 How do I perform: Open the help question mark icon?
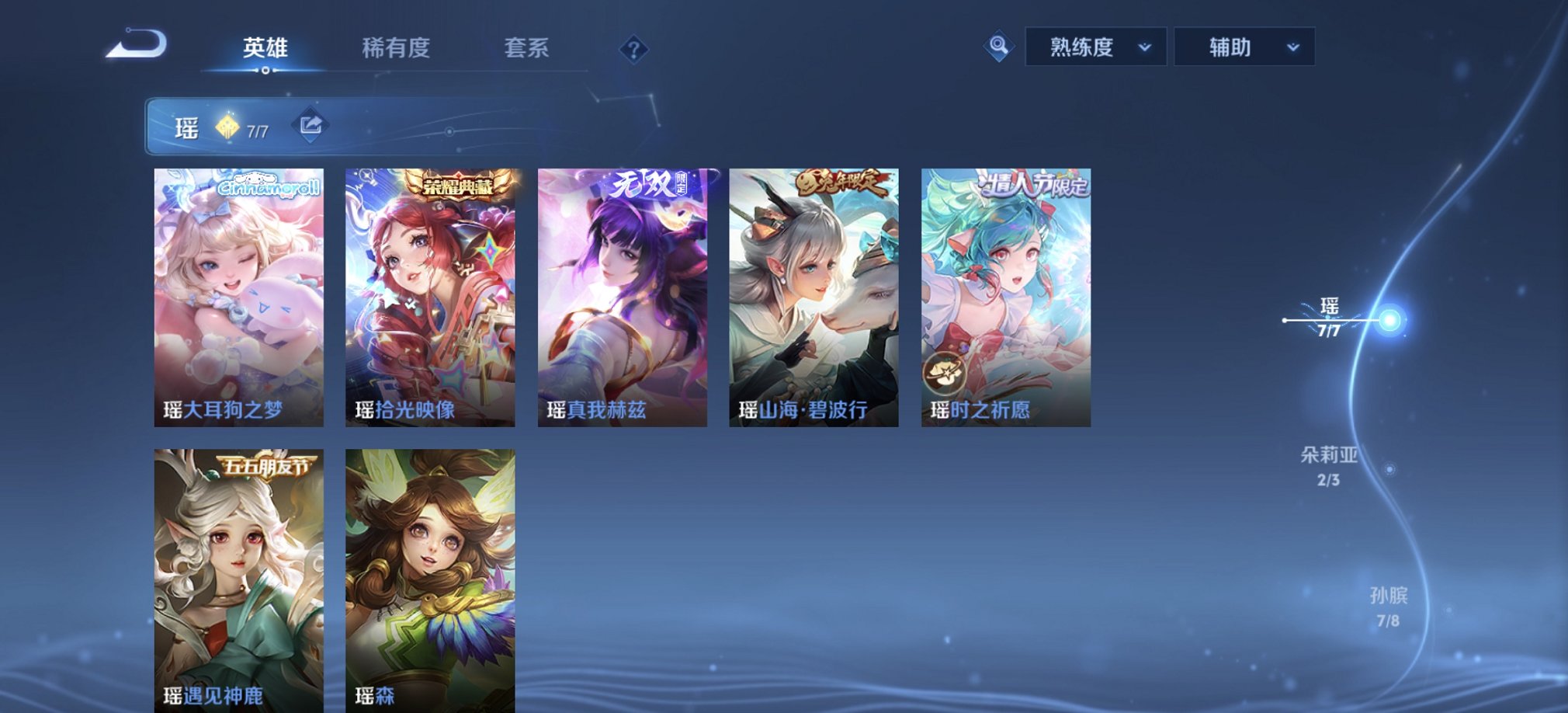(x=635, y=50)
